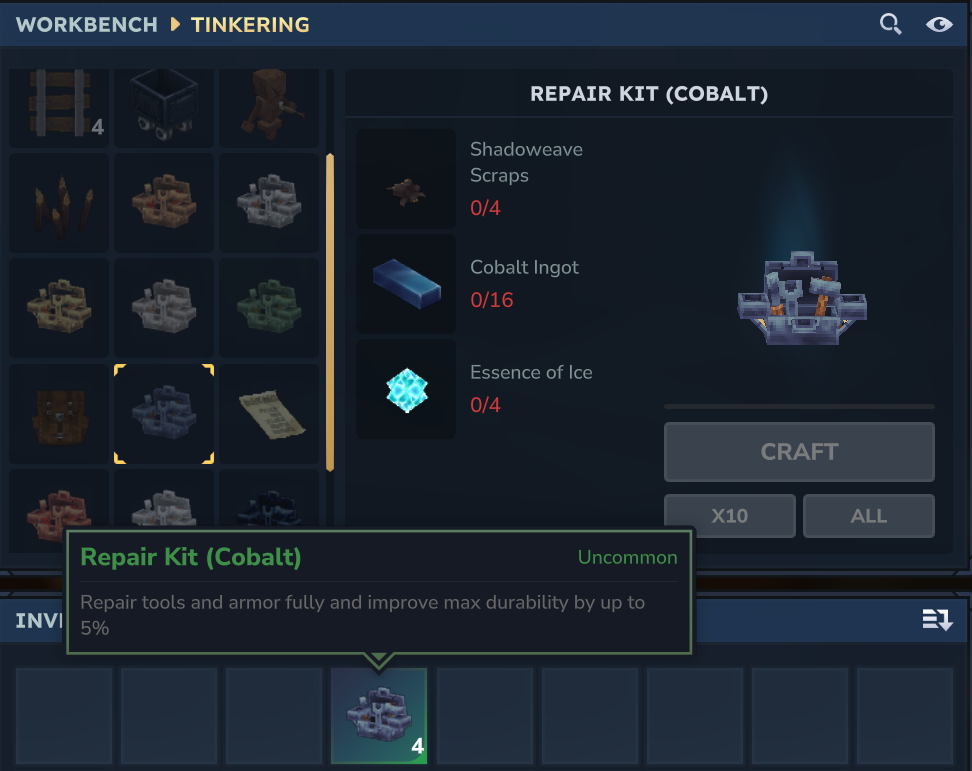Select the rail track recipe
Screen dimensions: 972x771
(59, 105)
